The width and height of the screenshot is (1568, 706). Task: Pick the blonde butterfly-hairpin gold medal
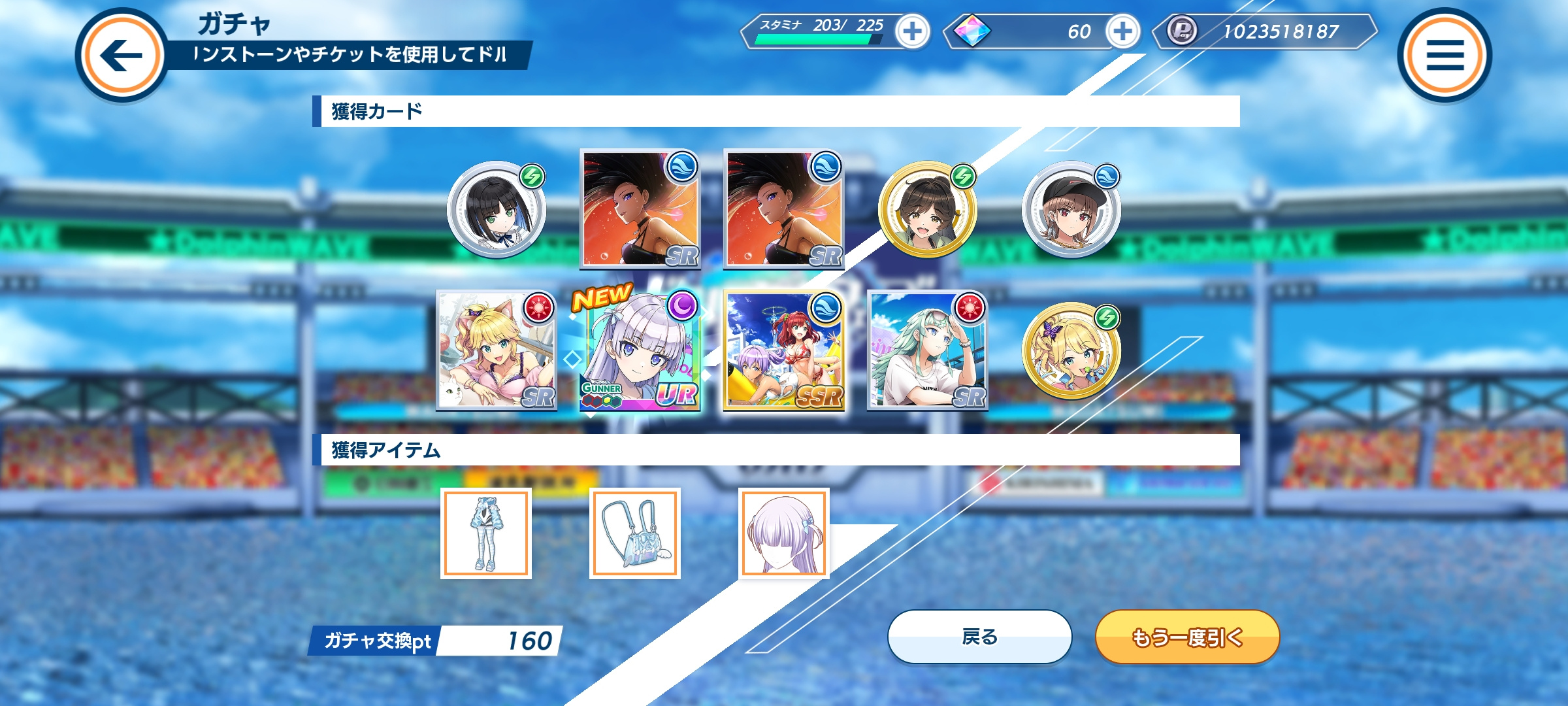point(1071,351)
